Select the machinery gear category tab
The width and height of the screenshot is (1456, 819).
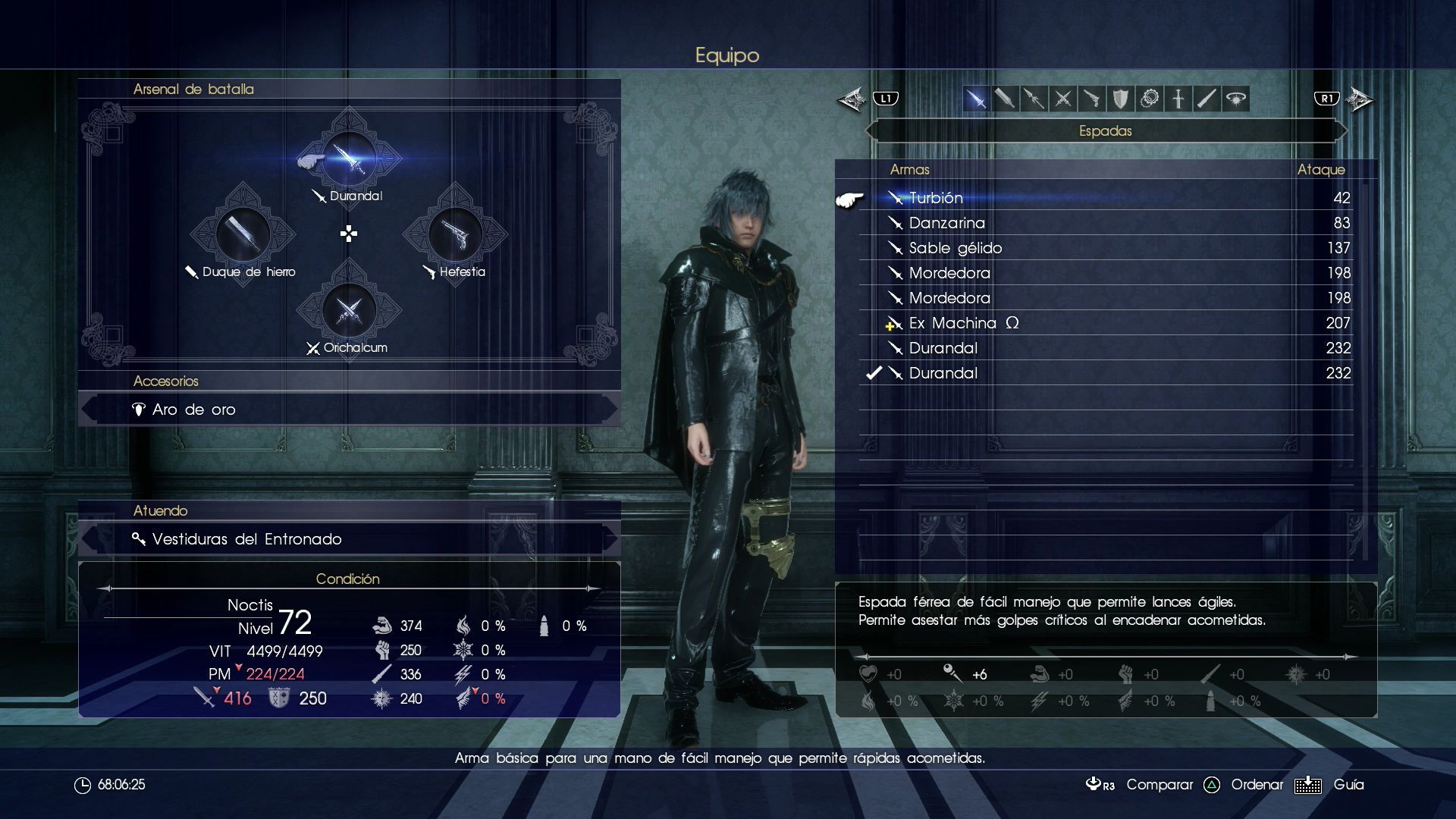[1150, 99]
